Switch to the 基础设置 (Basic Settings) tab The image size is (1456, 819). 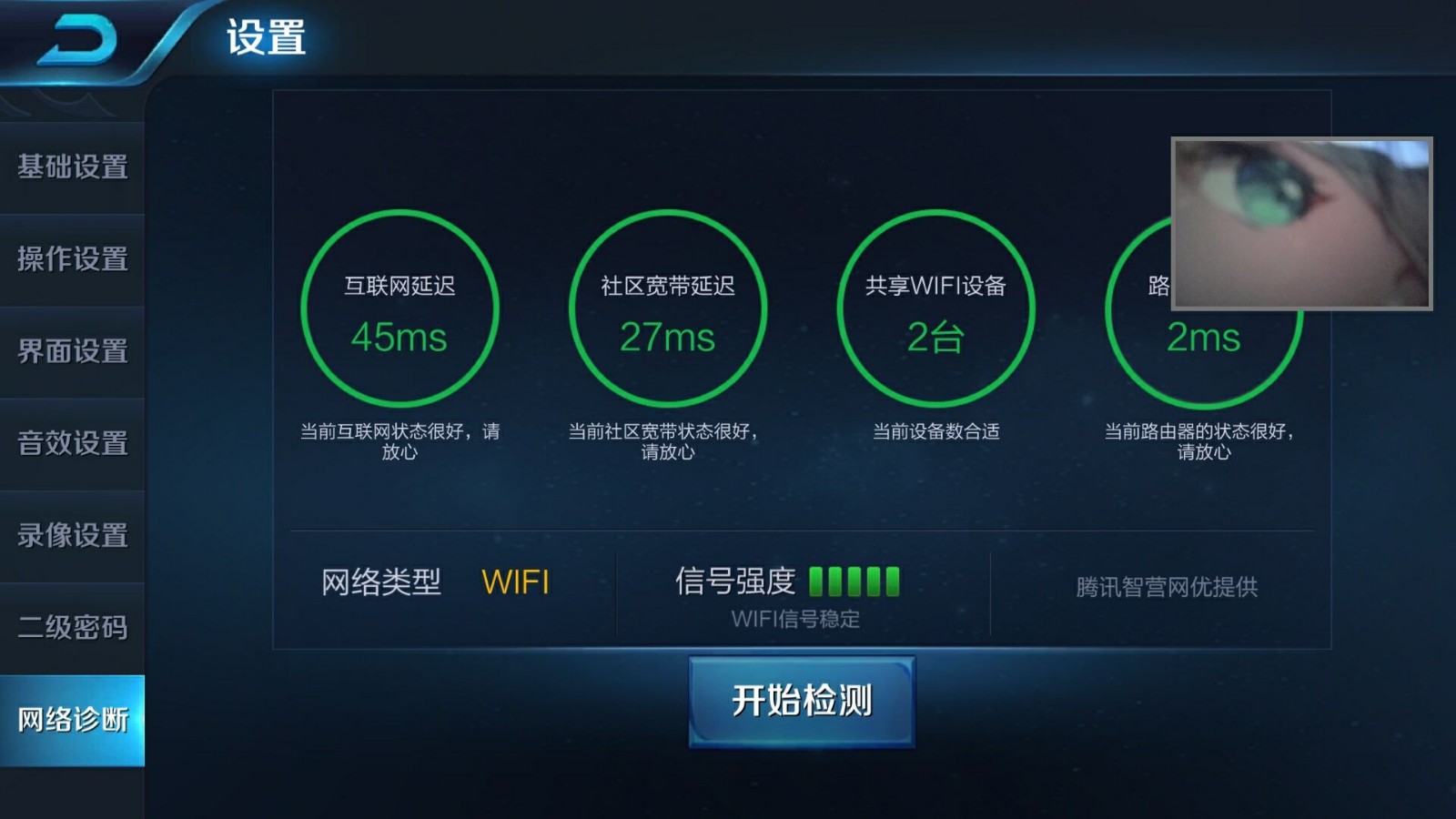point(71,169)
